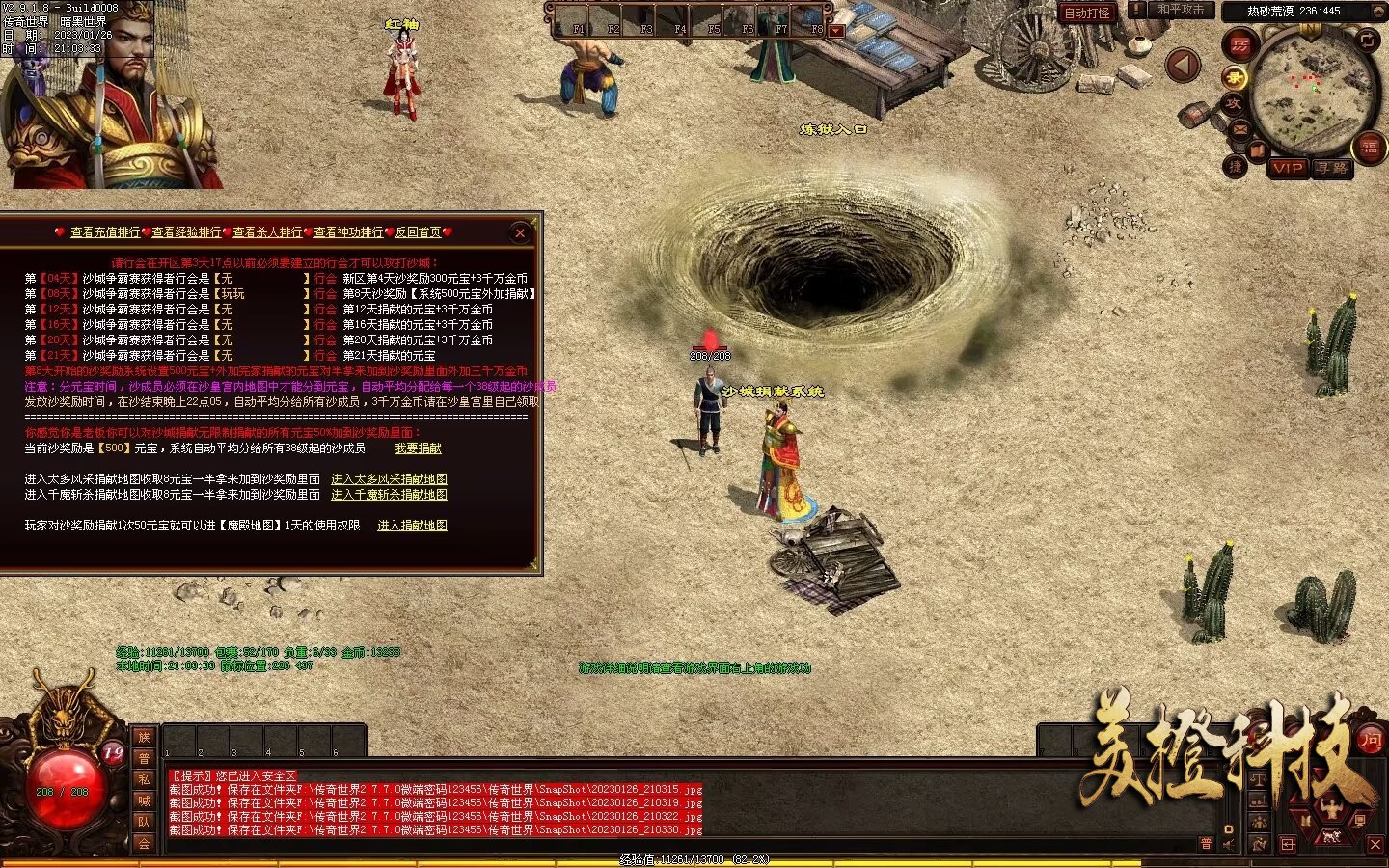Screen dimensions: 1389x868
Task: Switch the 和平攻击 attack mode
Action: pos(1180,10)
